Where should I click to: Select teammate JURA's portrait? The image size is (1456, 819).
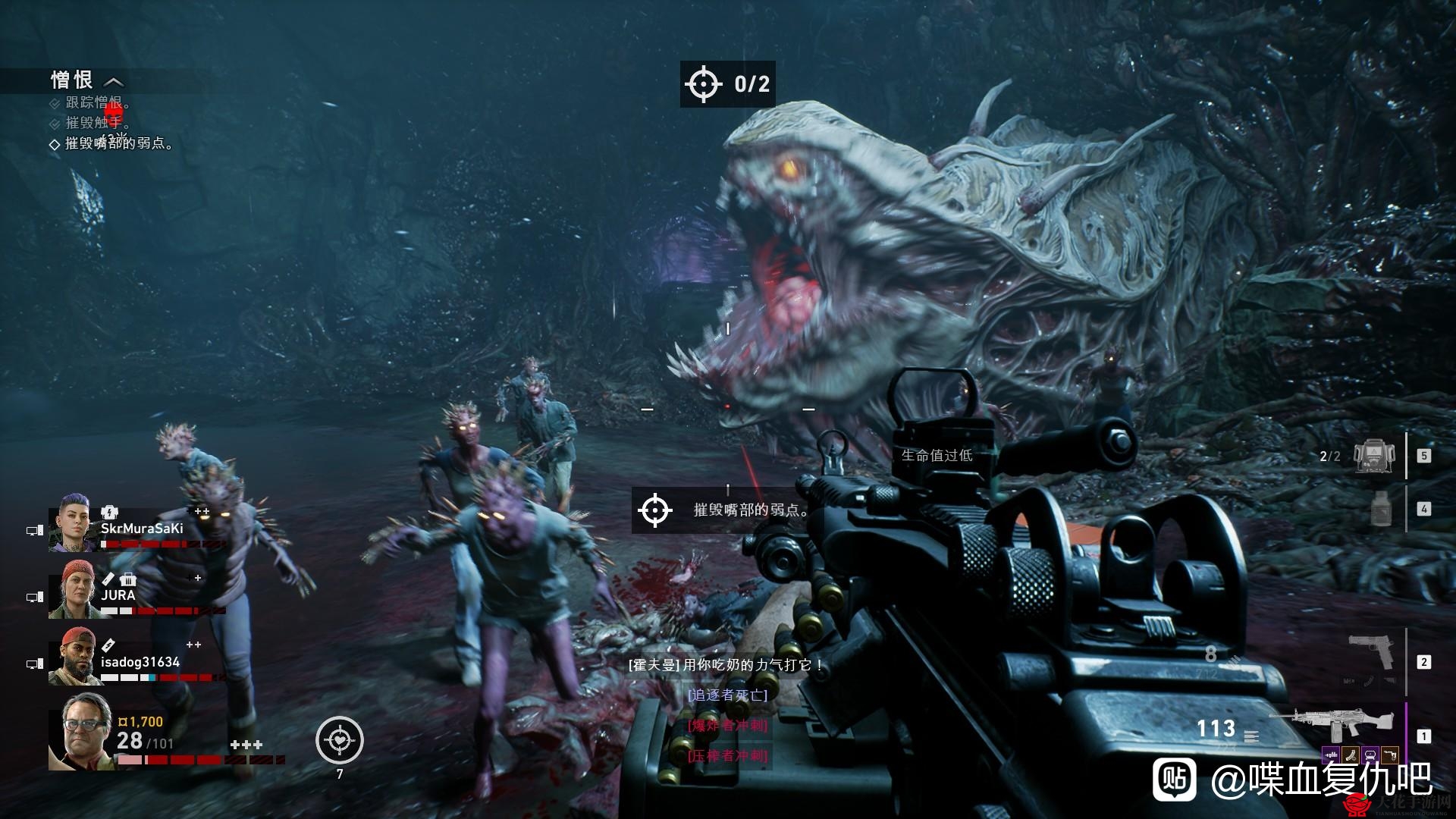click(73, 589)
